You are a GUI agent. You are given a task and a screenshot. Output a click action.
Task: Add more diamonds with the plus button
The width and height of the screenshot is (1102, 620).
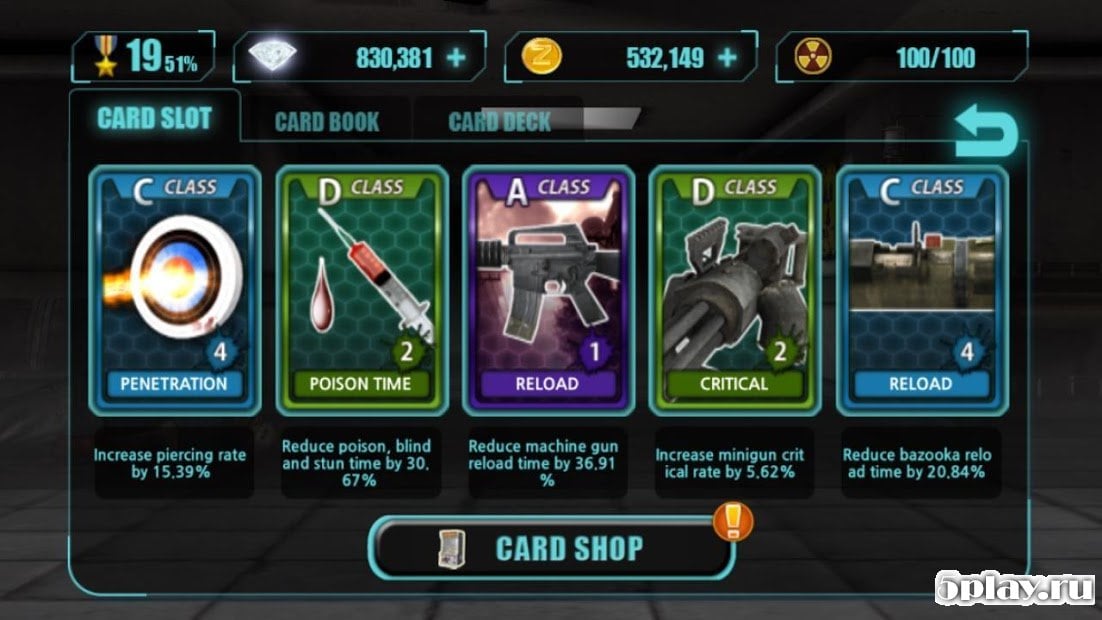456,58
